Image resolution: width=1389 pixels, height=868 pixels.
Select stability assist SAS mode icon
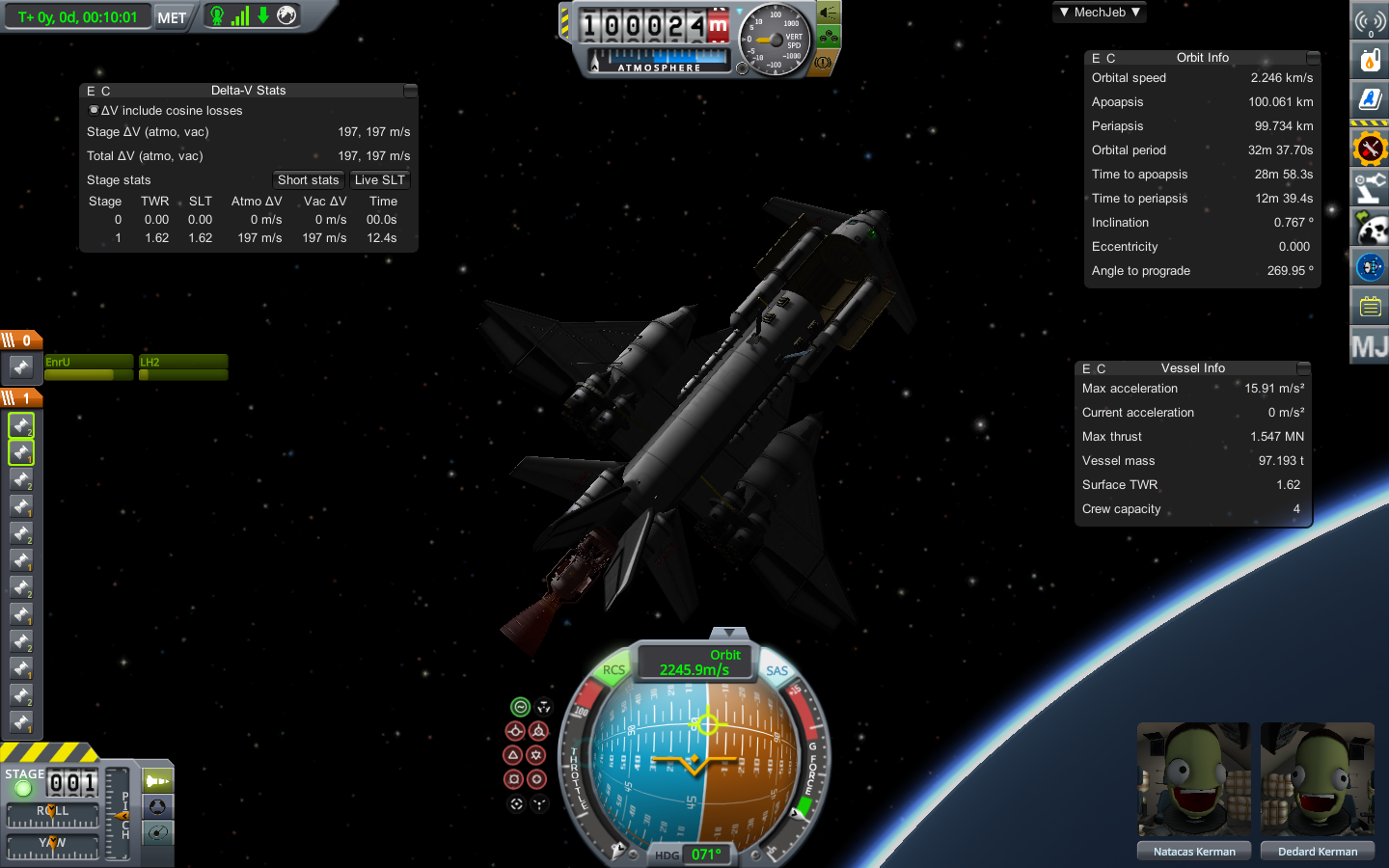pos(520,707)
